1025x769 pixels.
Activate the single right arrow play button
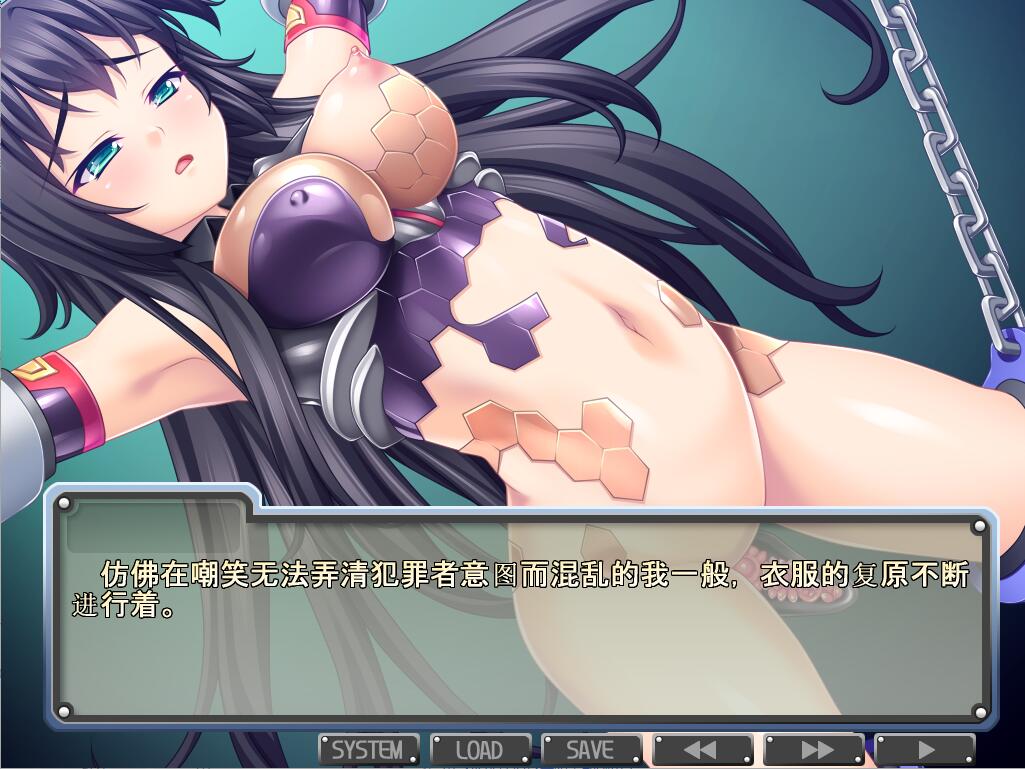tap(925, 749)
